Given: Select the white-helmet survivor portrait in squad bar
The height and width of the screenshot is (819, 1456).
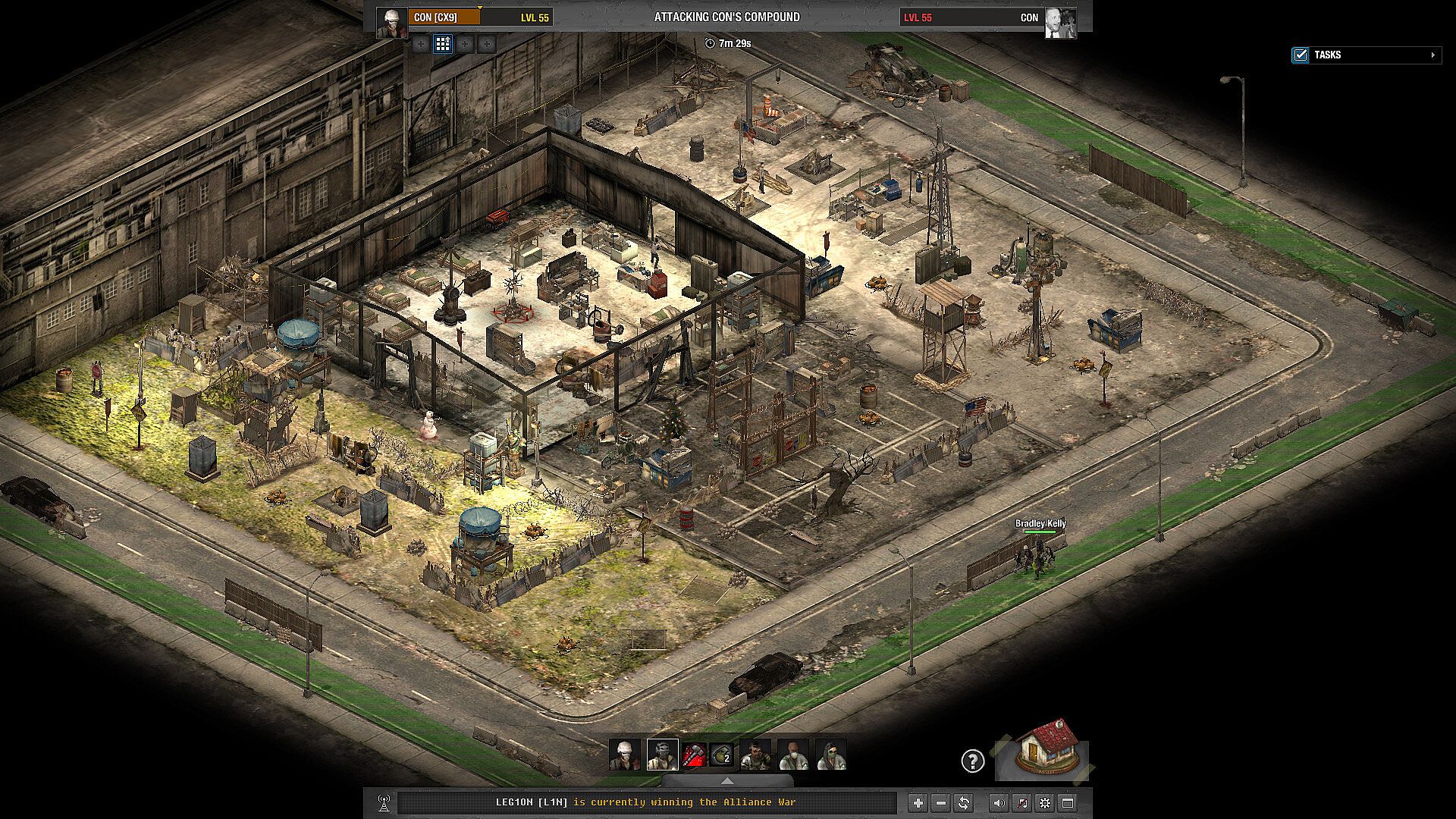Looking at the screenshot, I should pyautogui.click(x=625, y=755).
